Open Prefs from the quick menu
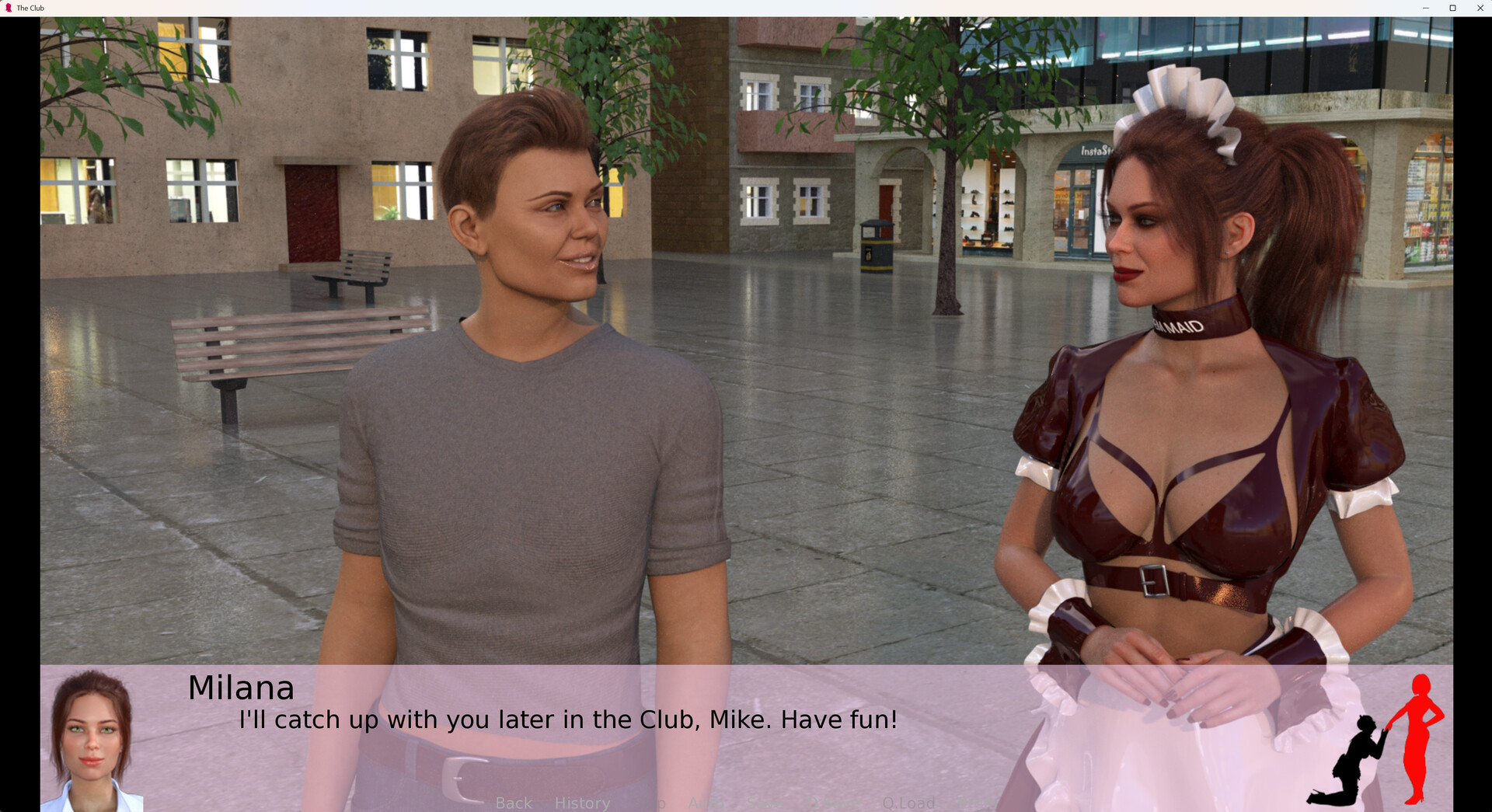The width and height of the screenshot is (1492, 812). tap(975, 803)
